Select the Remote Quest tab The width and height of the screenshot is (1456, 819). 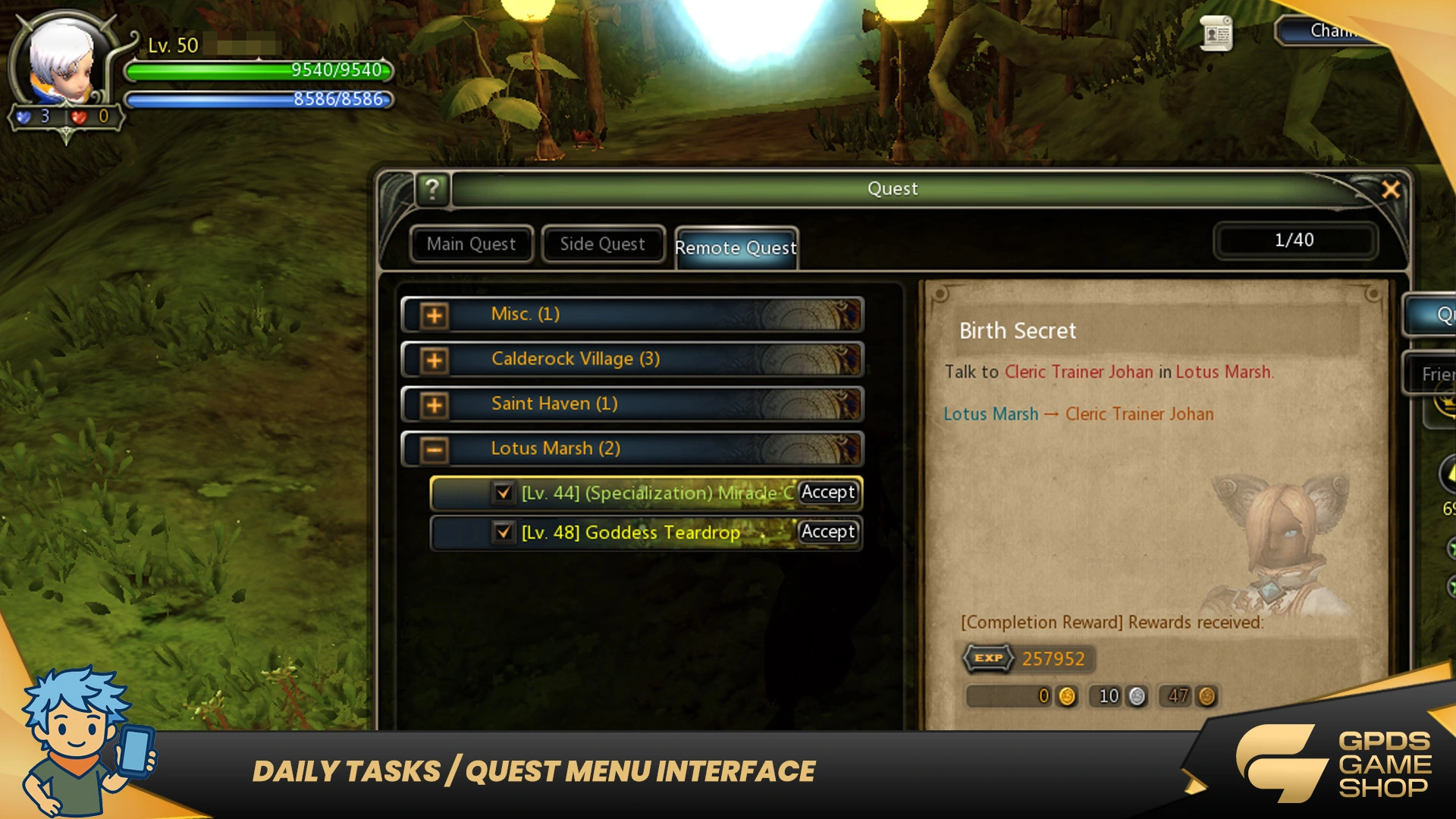coord(736,248)
